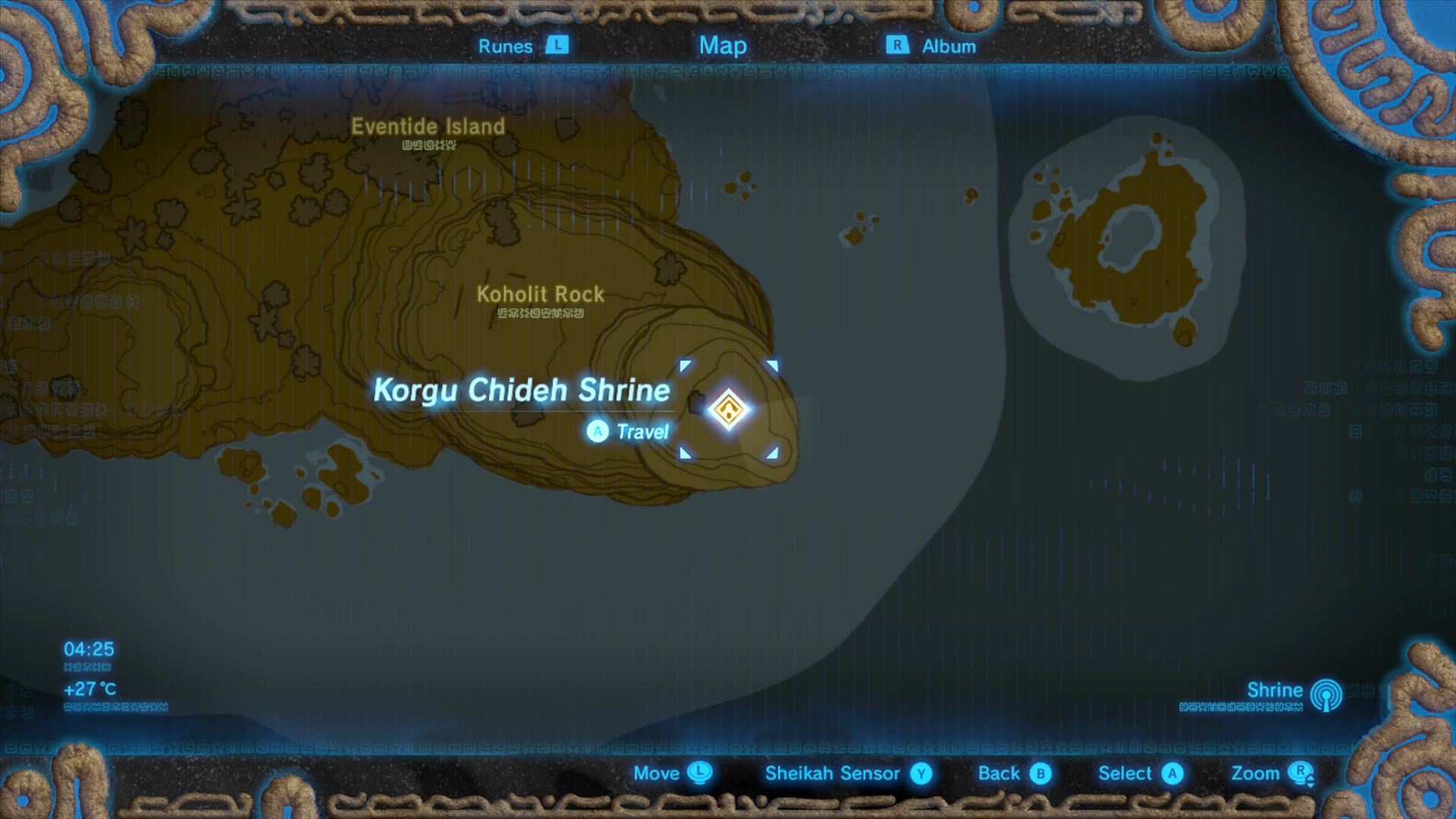This screenshot has height=819, width=1456.
Task: Click the Y button icon for Sheikah Sensor
Action: pos(921,774)
